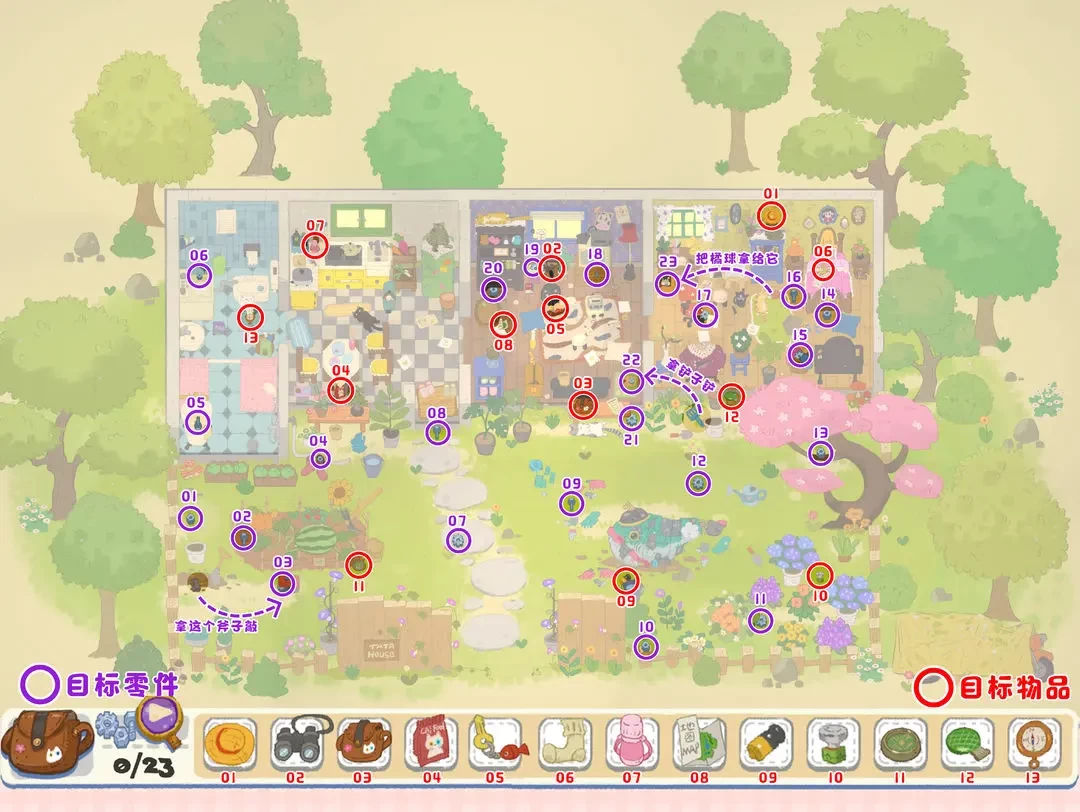Viewport: 1080px width, 812px height.
Task: Select the straw hat item slot
Action: 229,744
